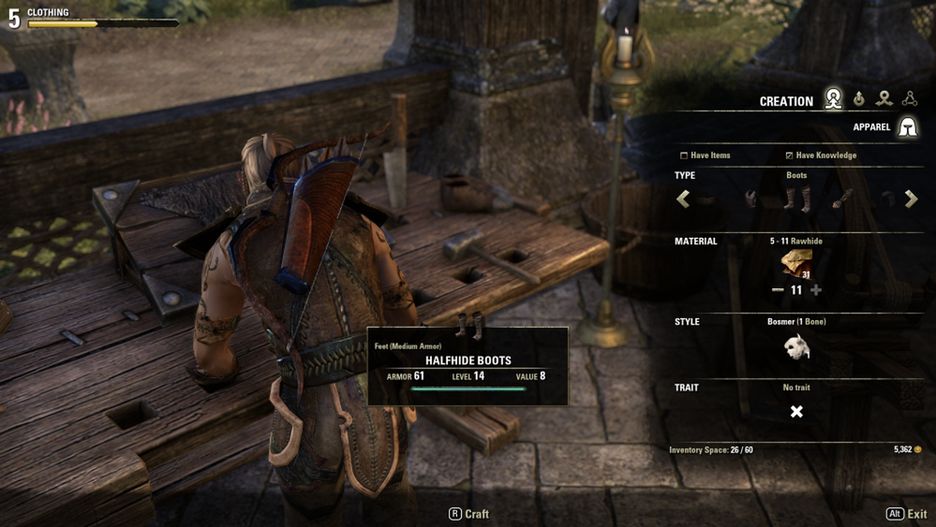Pick the gloves type icon

pyautogui.click(x=751, y=199)
